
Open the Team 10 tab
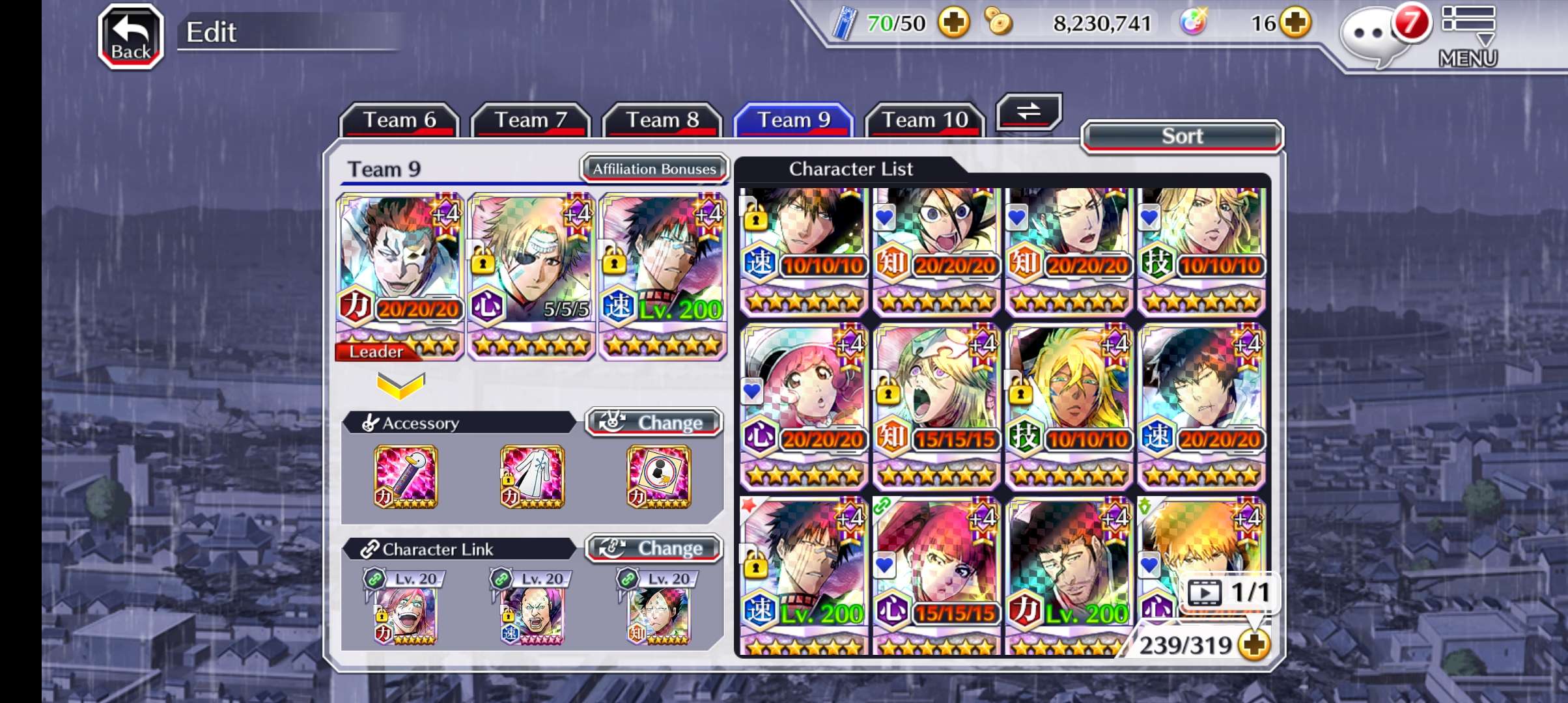925,120
